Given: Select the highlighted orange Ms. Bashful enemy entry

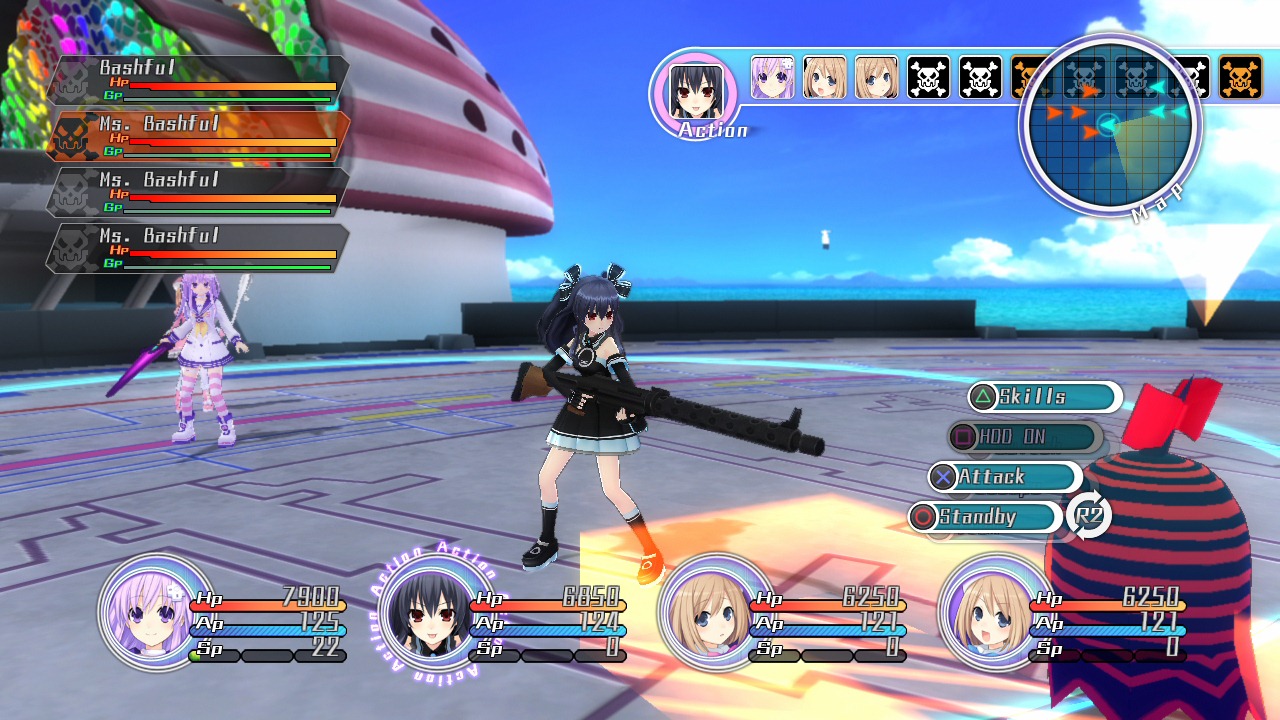Looking at the screenshot, I should (198, 137).
